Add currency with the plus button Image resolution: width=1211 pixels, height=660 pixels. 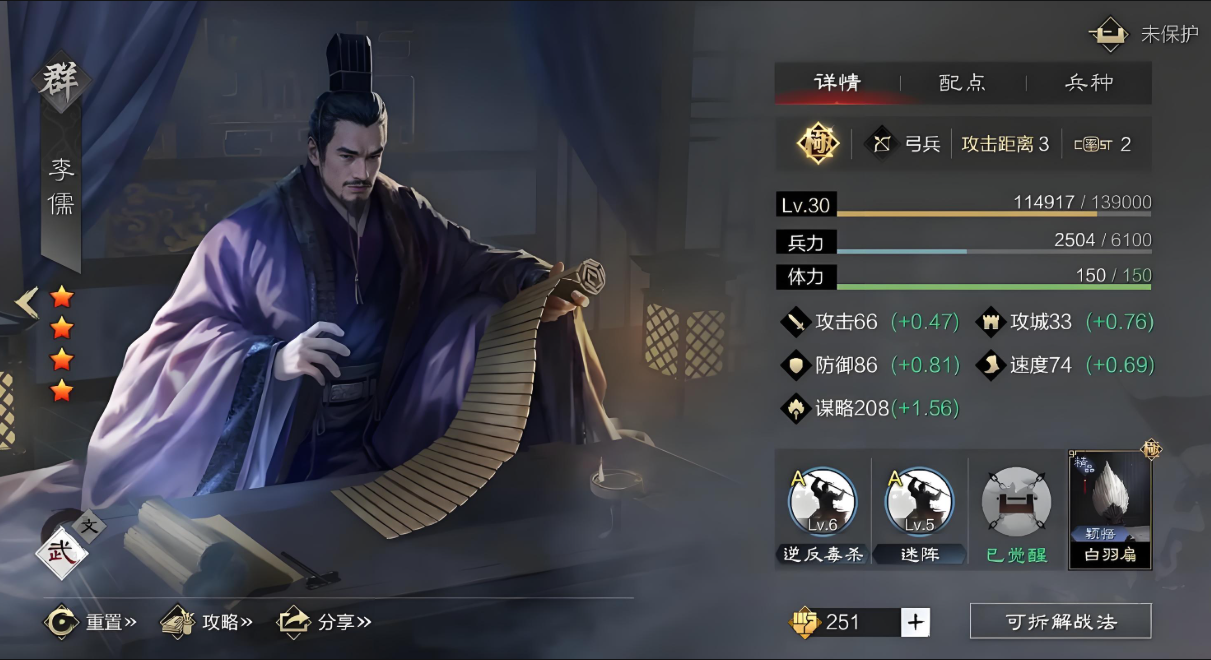coord(915,622)
